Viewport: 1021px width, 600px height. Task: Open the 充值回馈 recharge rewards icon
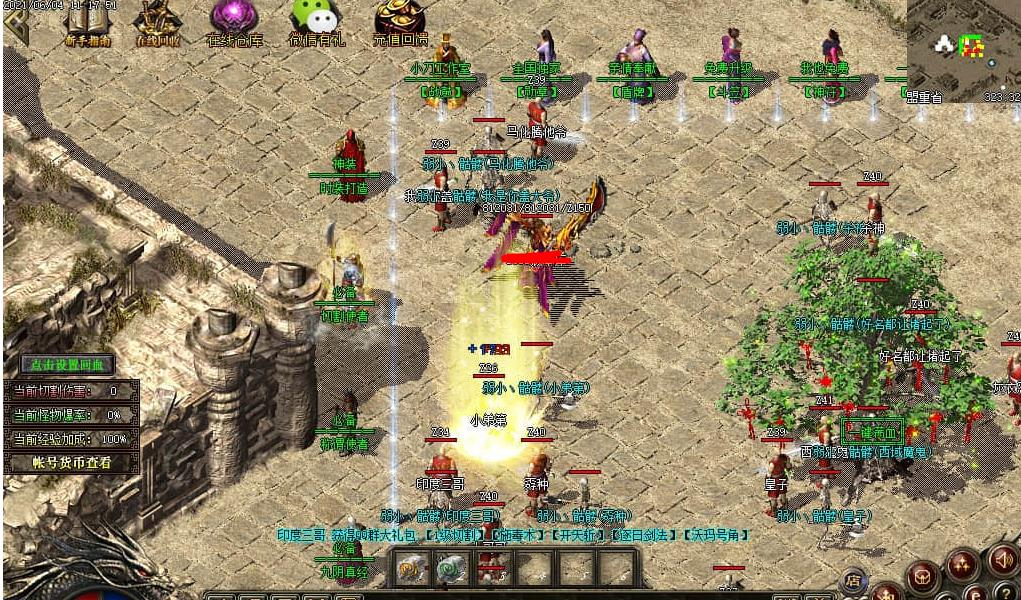[x=400, y=22]
